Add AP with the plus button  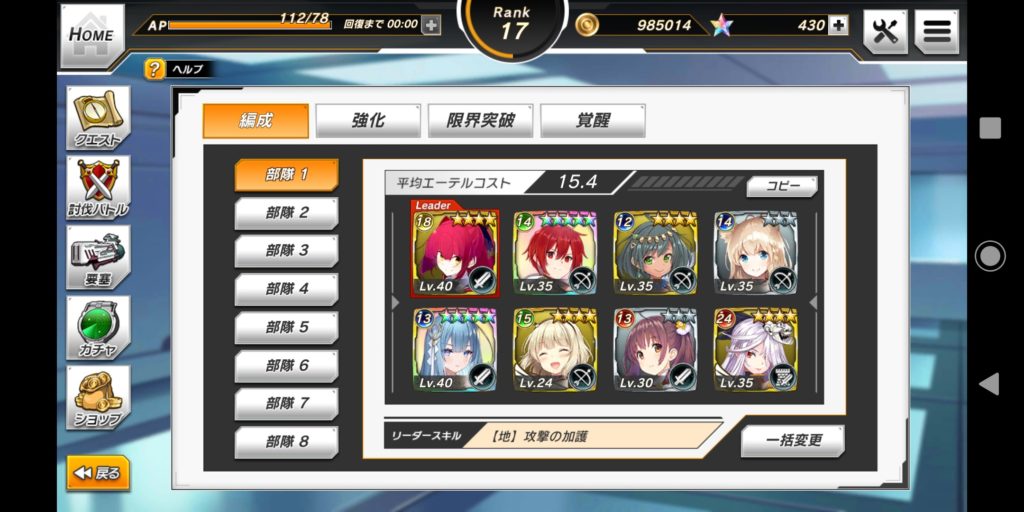click(x=431, y=25)
